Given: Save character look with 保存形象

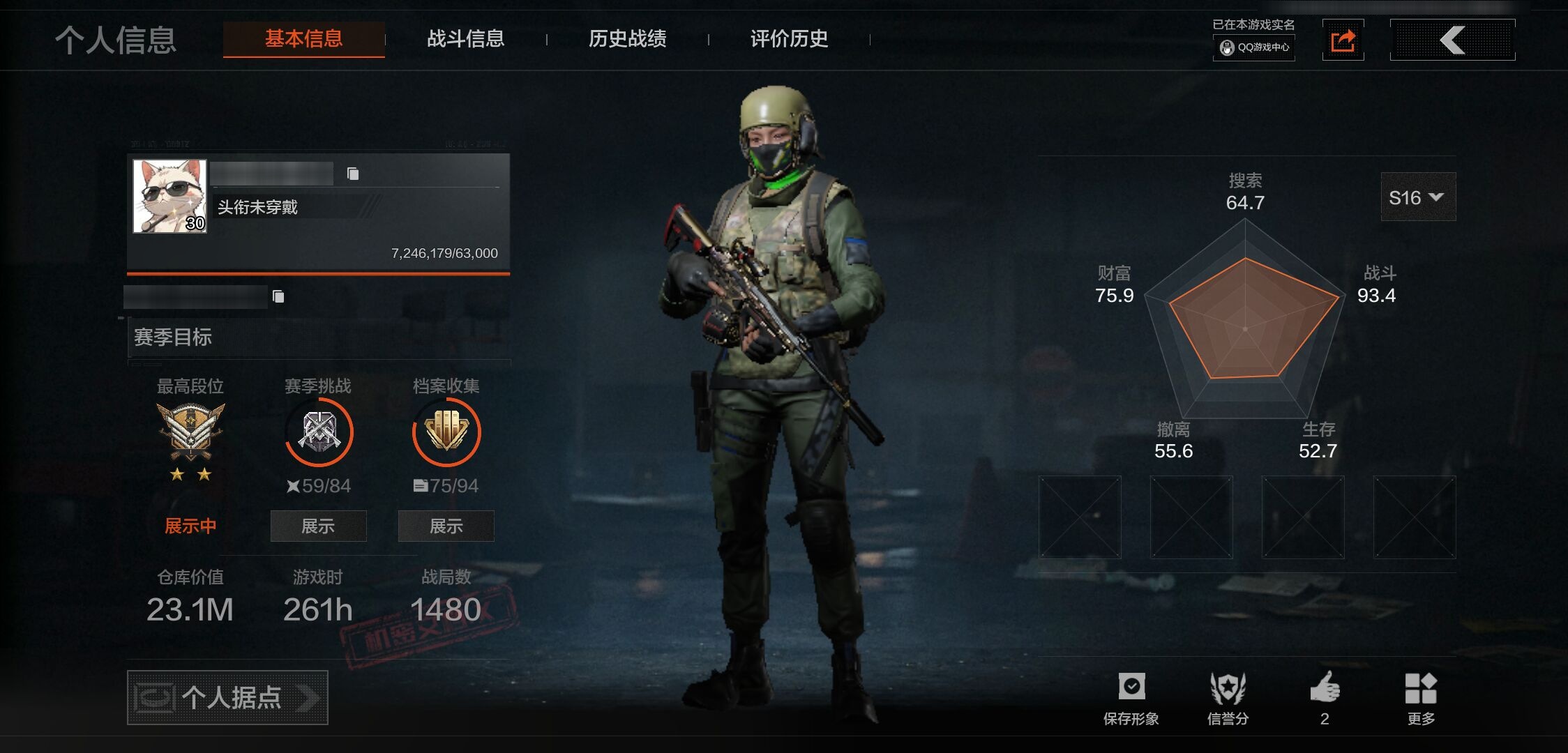Looking at the screenshot, I should (1131, 698).
